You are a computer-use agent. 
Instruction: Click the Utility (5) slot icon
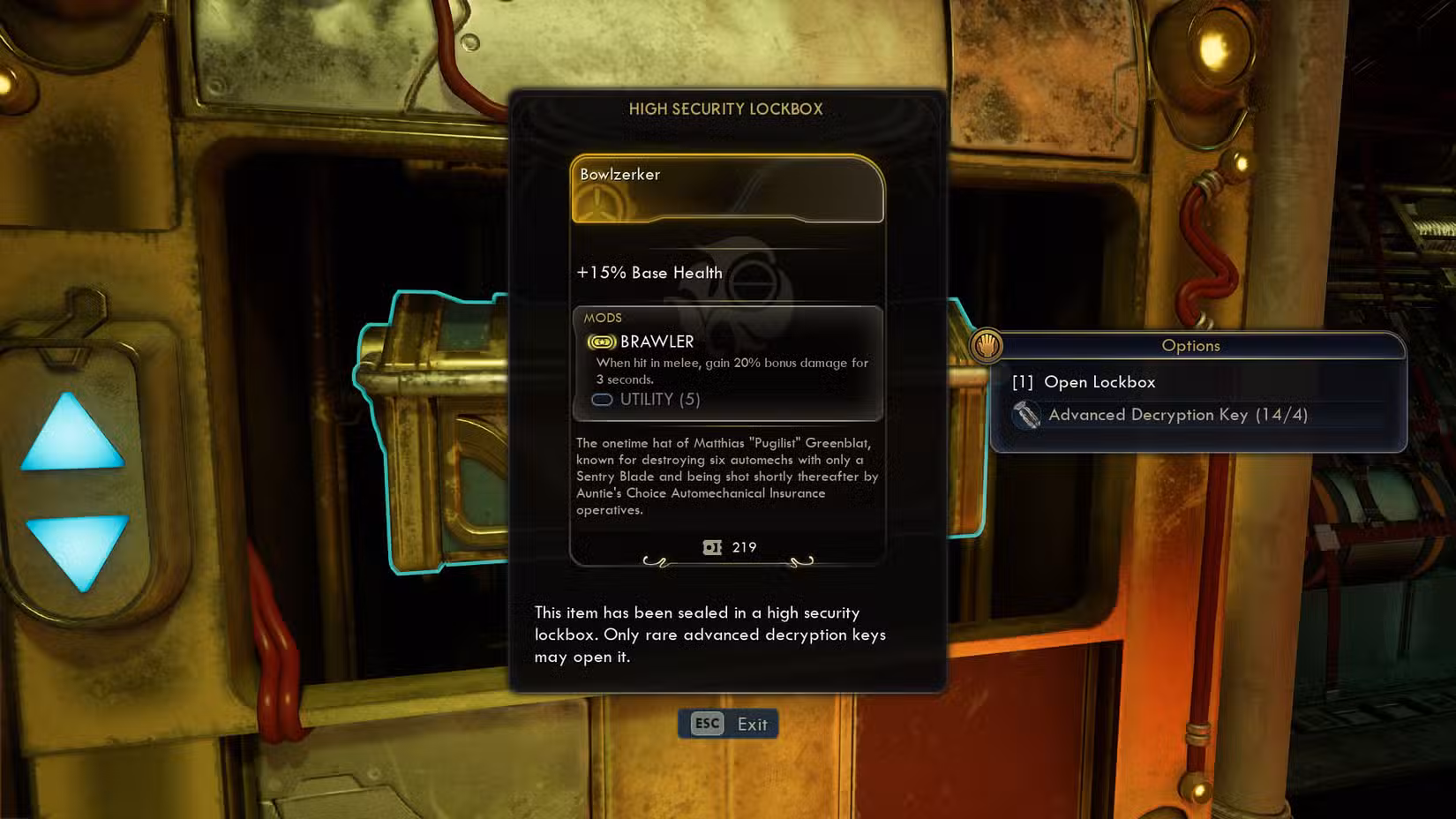click(603, 400)
